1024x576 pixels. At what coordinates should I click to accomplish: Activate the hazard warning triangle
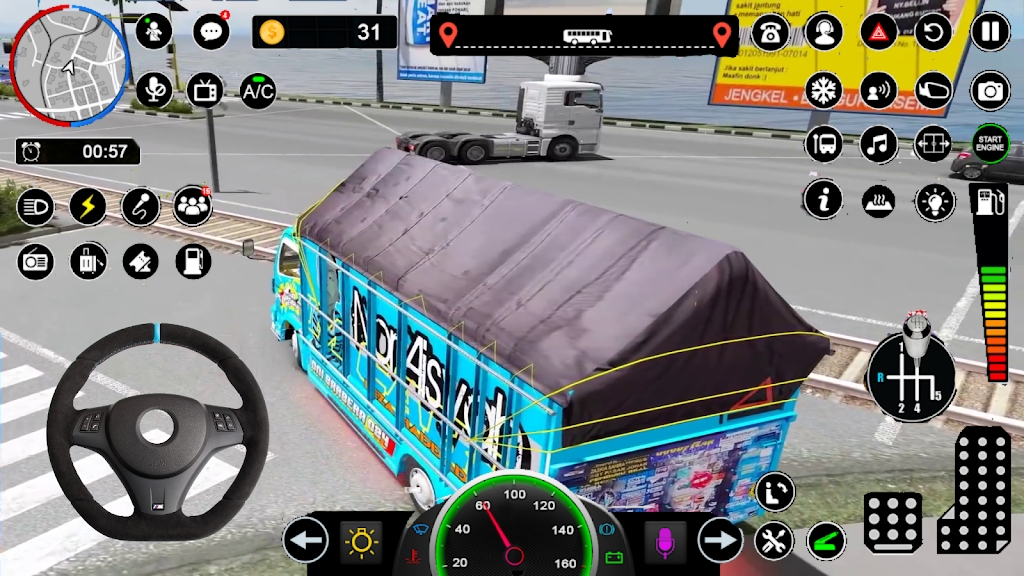tap(879, 32)
